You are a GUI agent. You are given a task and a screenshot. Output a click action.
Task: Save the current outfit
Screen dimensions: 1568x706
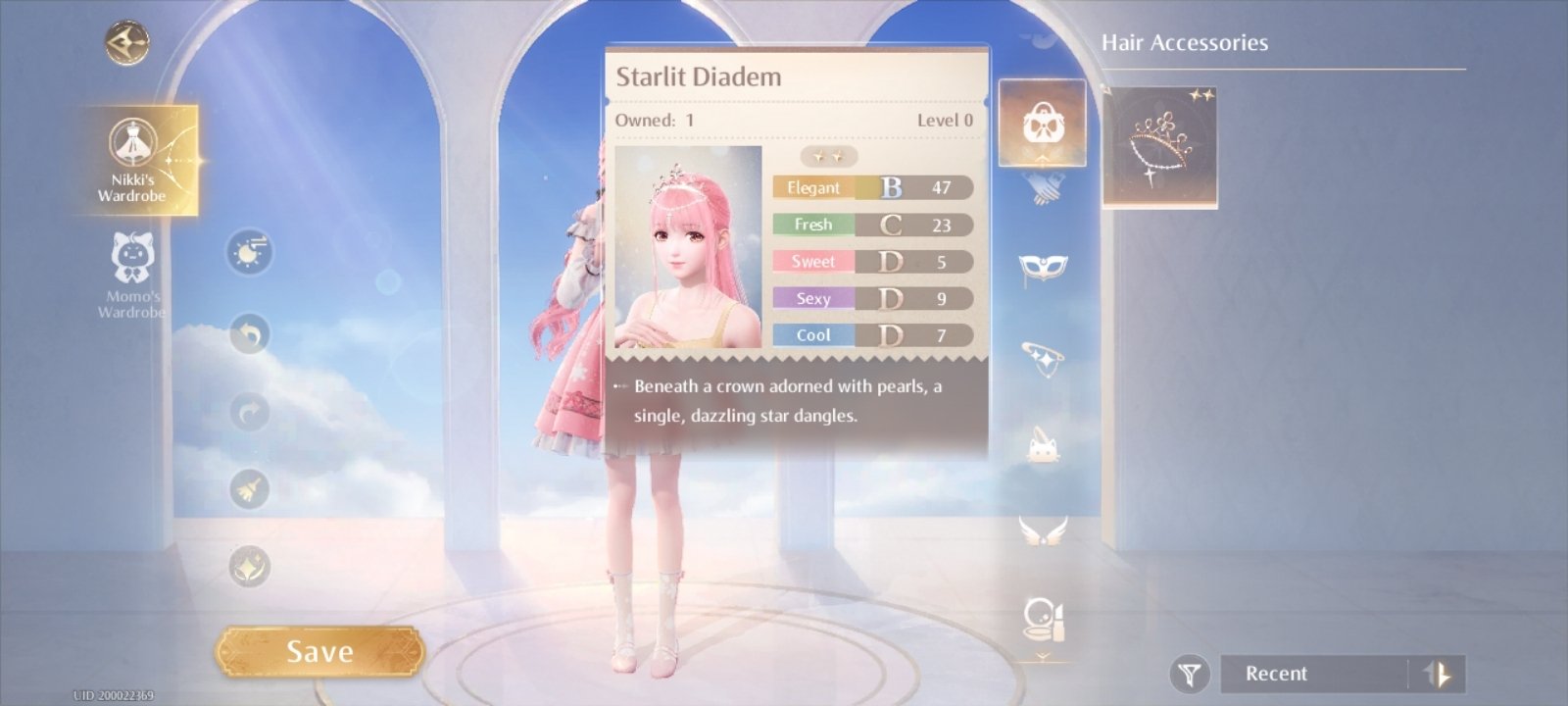click(319, 652)
